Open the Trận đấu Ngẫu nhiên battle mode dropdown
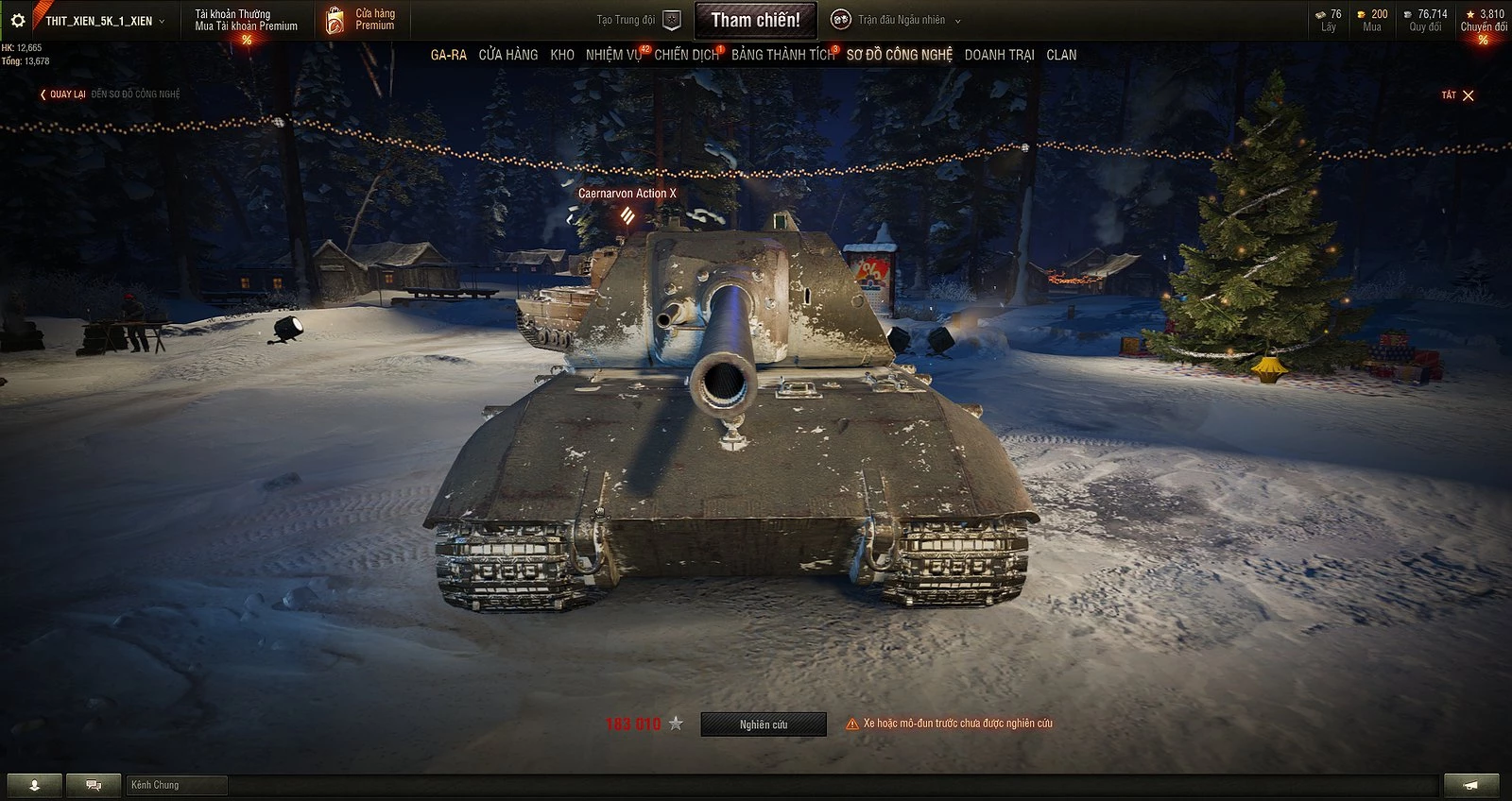The height and width of the screenshot is (801, 1512). [900, 19]
